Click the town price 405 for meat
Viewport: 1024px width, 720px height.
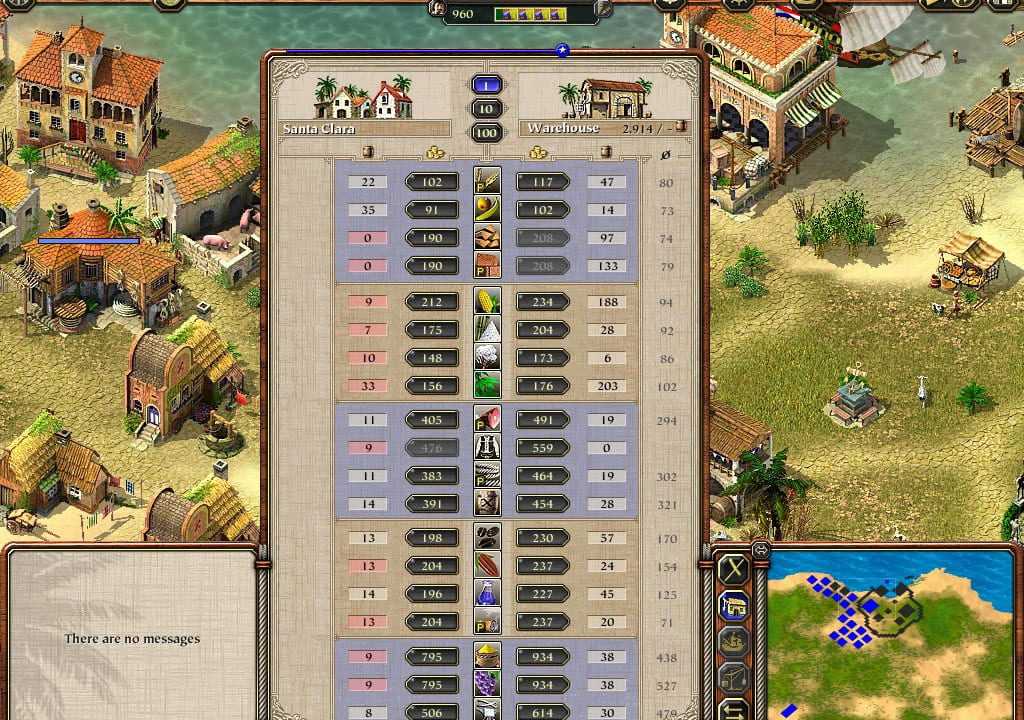click(432, 421)
